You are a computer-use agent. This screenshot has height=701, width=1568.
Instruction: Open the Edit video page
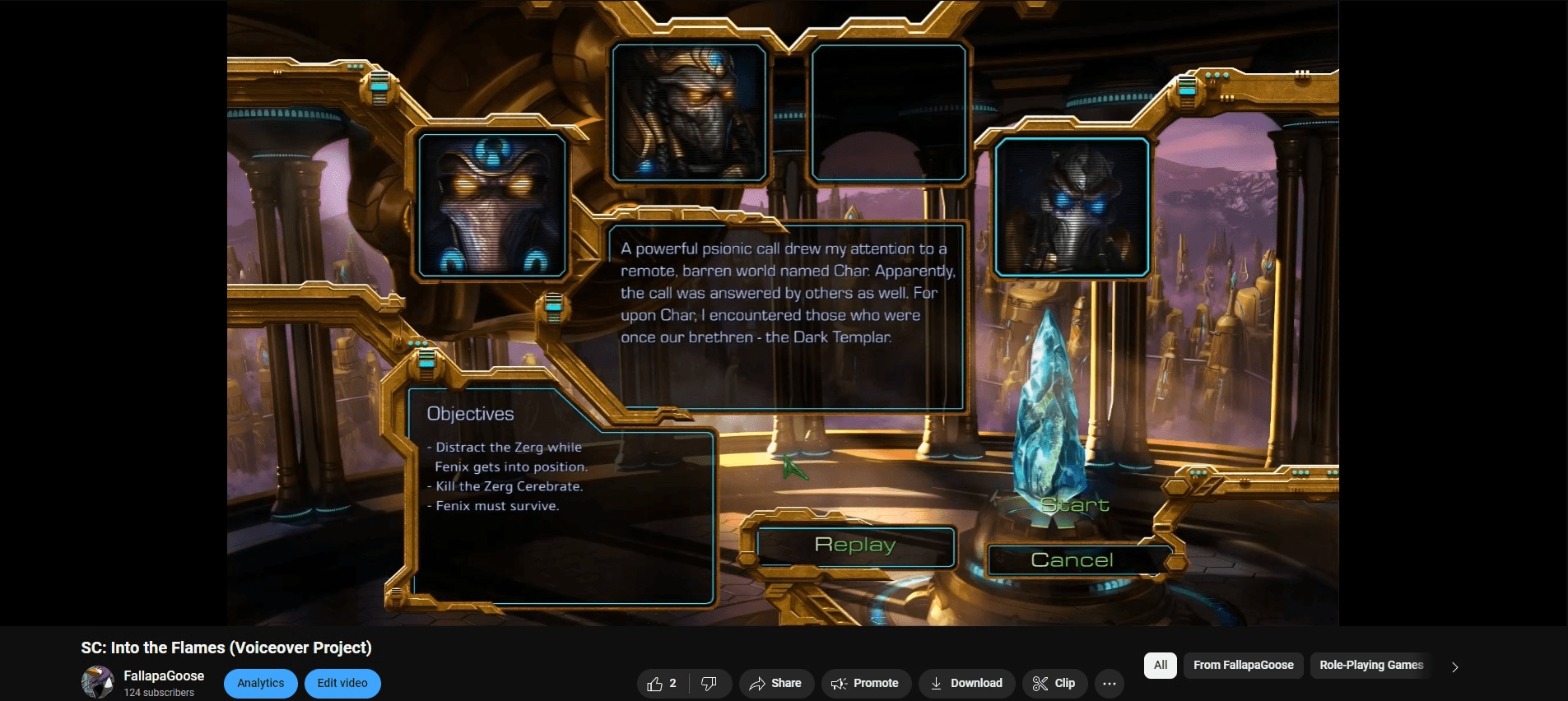[x=342, y=683]
